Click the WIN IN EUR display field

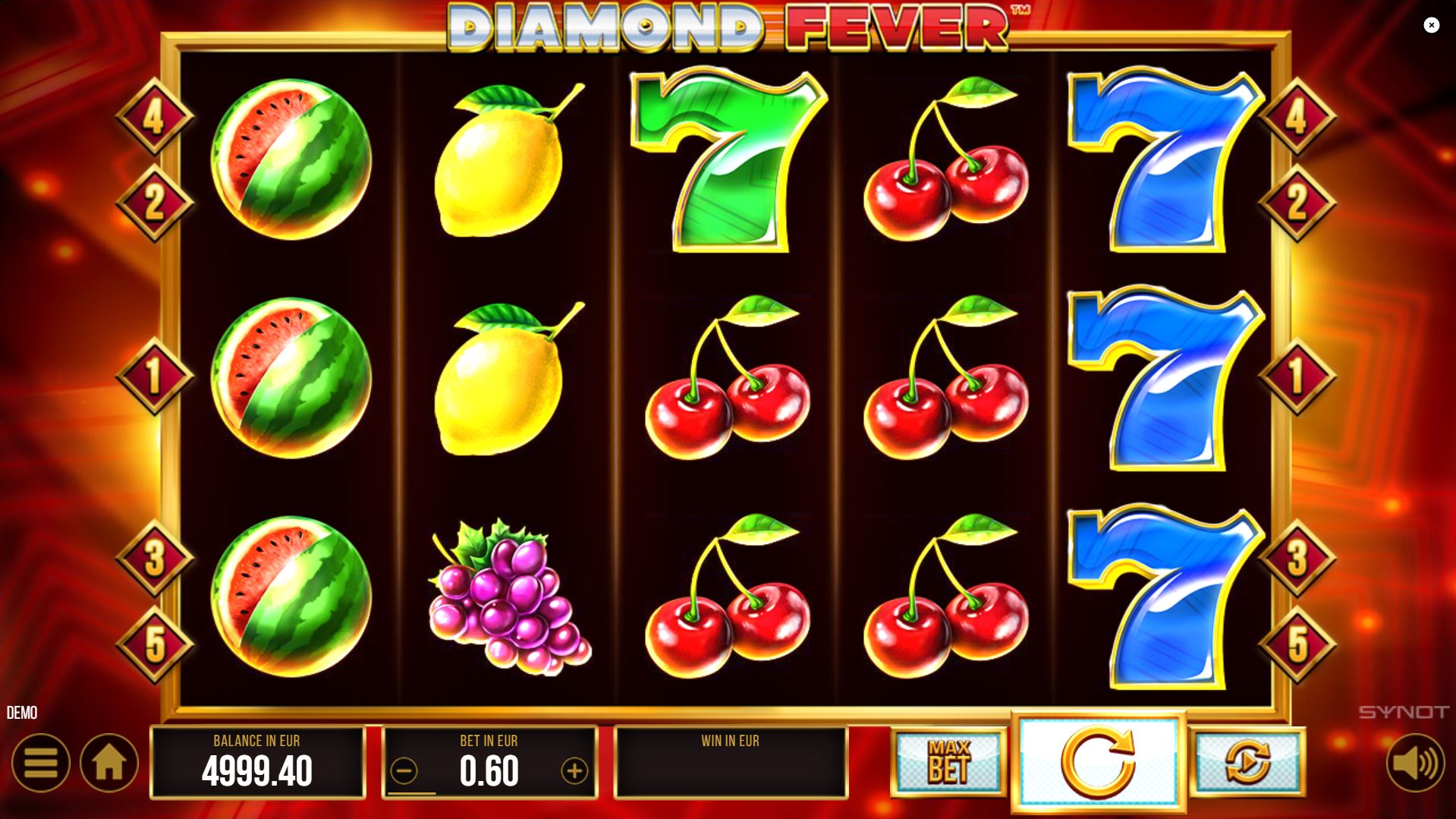pyautogui.click(x=731, y=763)
